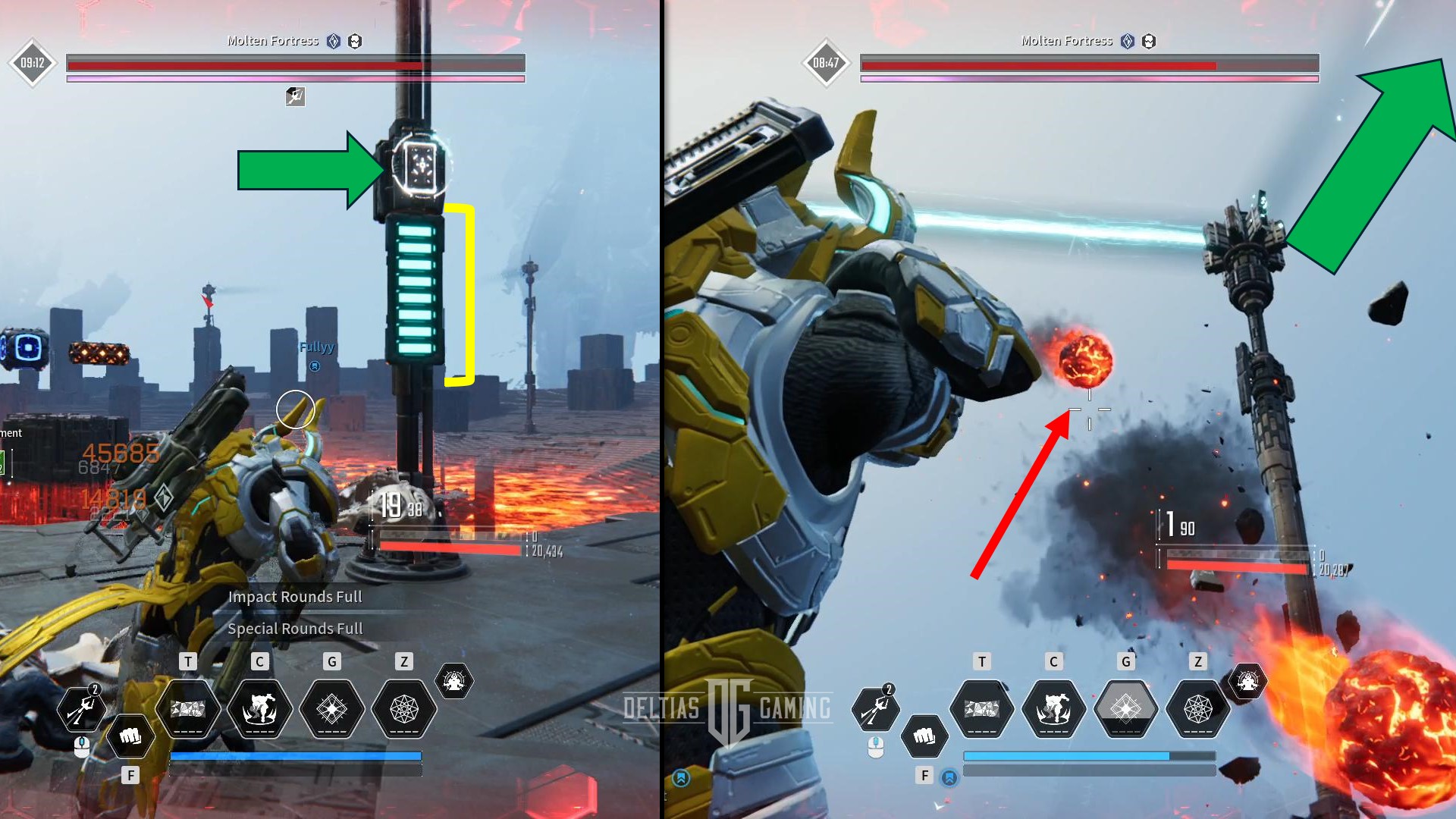Activate the ready diamond-burst G skill in the 09:12 view
This screenshot has height=819, width=1456.
tap(331, 709)
